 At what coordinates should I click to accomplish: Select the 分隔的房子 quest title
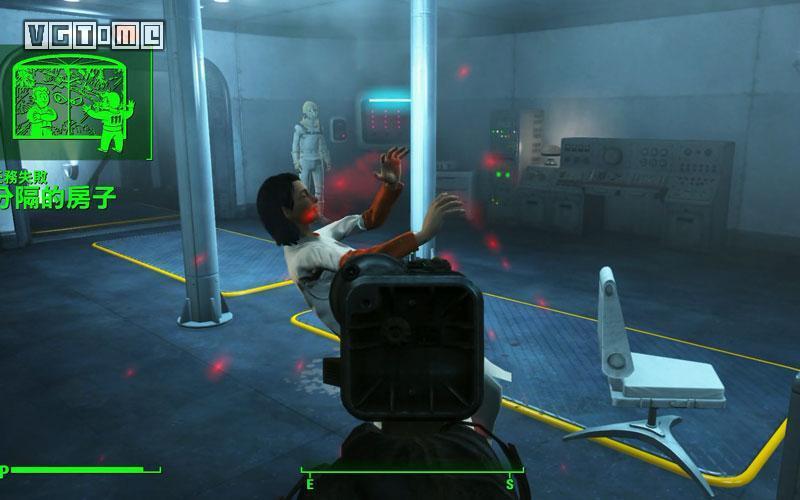tap(58, 195)
